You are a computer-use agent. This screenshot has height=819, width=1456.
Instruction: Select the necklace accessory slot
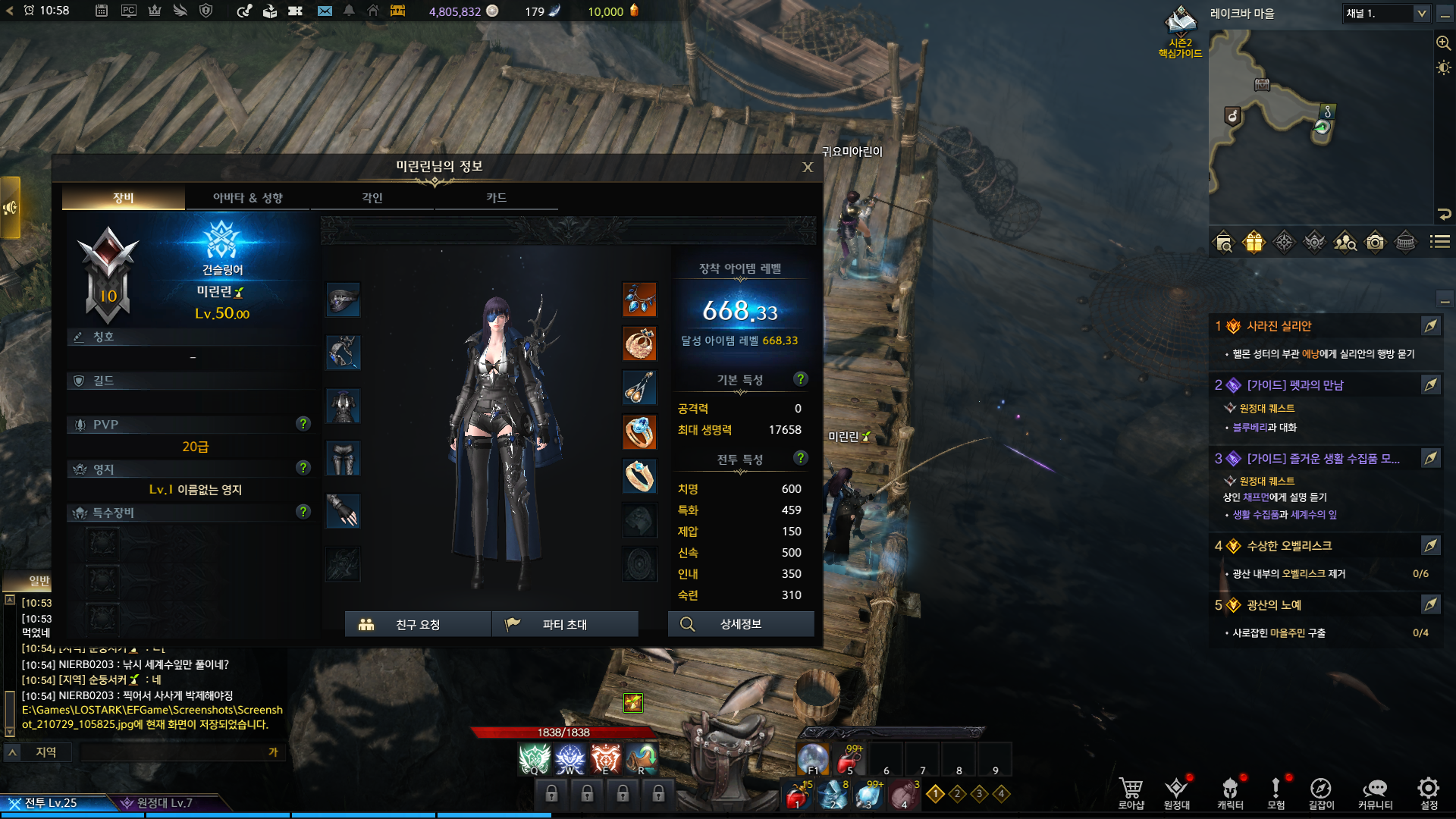[x=639, y=300]
